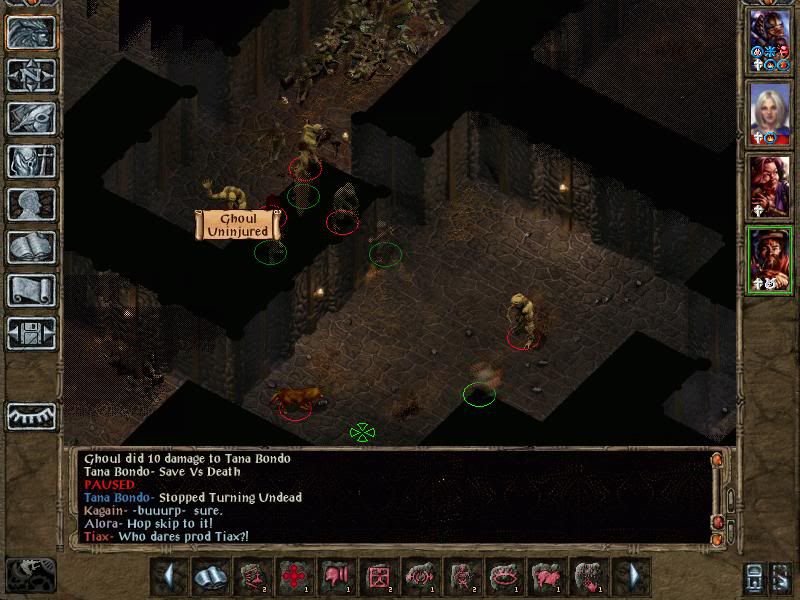800x600 pixels.
Task: Select the red-haired character portrait
Action: tap(770, 186)
